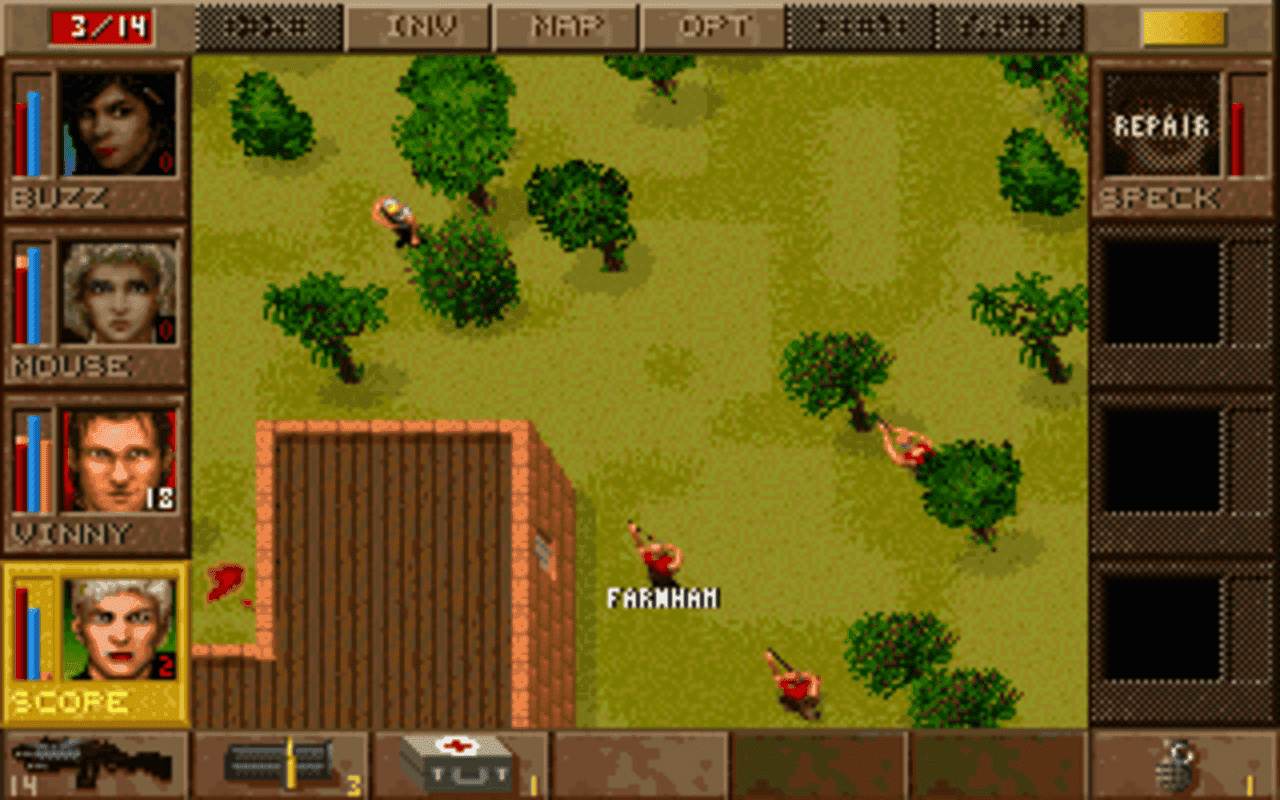Click the empty inventory slot beside the medkit
Viewport: 1280px width, 800px height.
click(x=640, y=762)
